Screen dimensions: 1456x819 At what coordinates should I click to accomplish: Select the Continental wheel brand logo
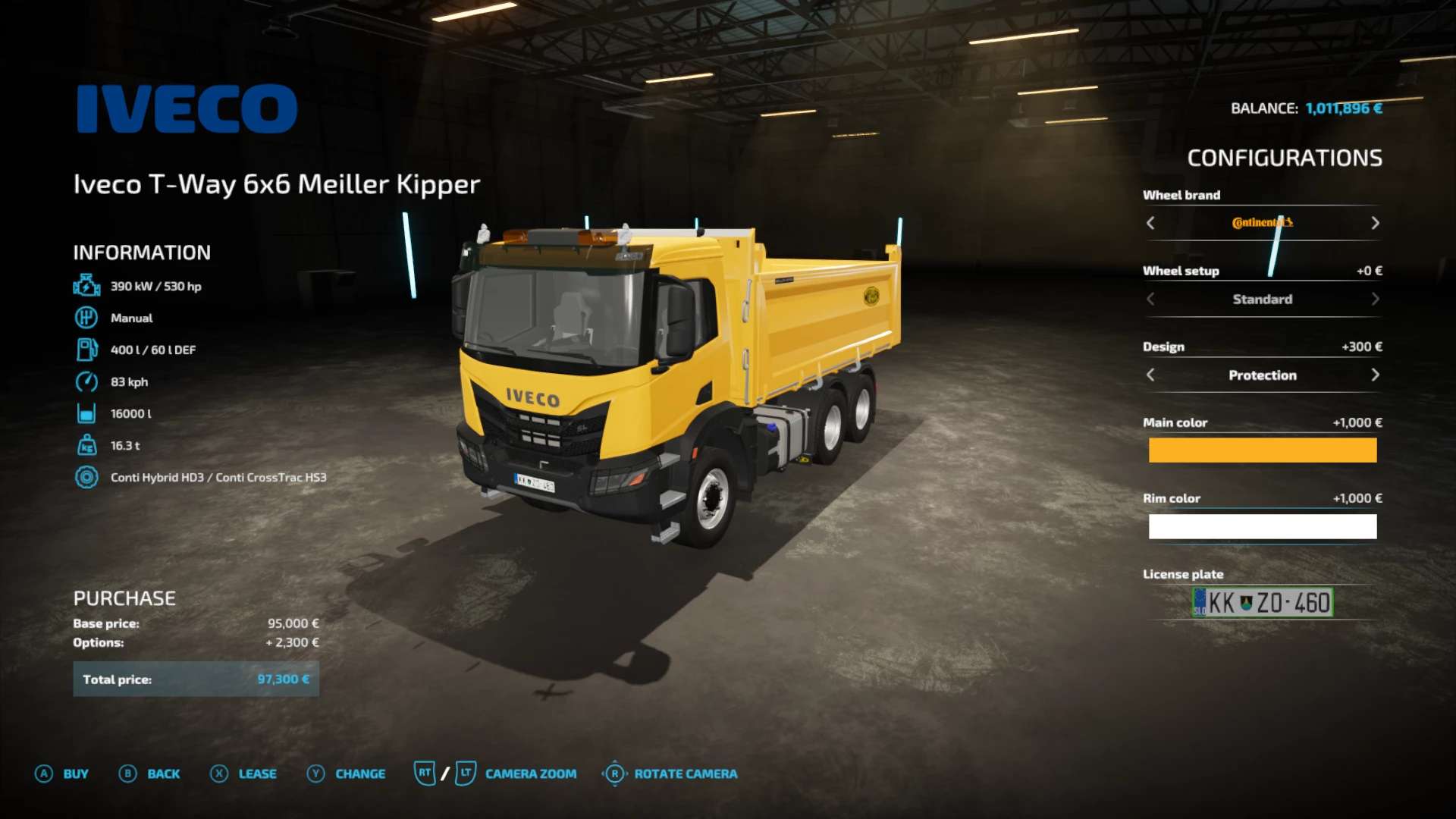coord(1262,223)
